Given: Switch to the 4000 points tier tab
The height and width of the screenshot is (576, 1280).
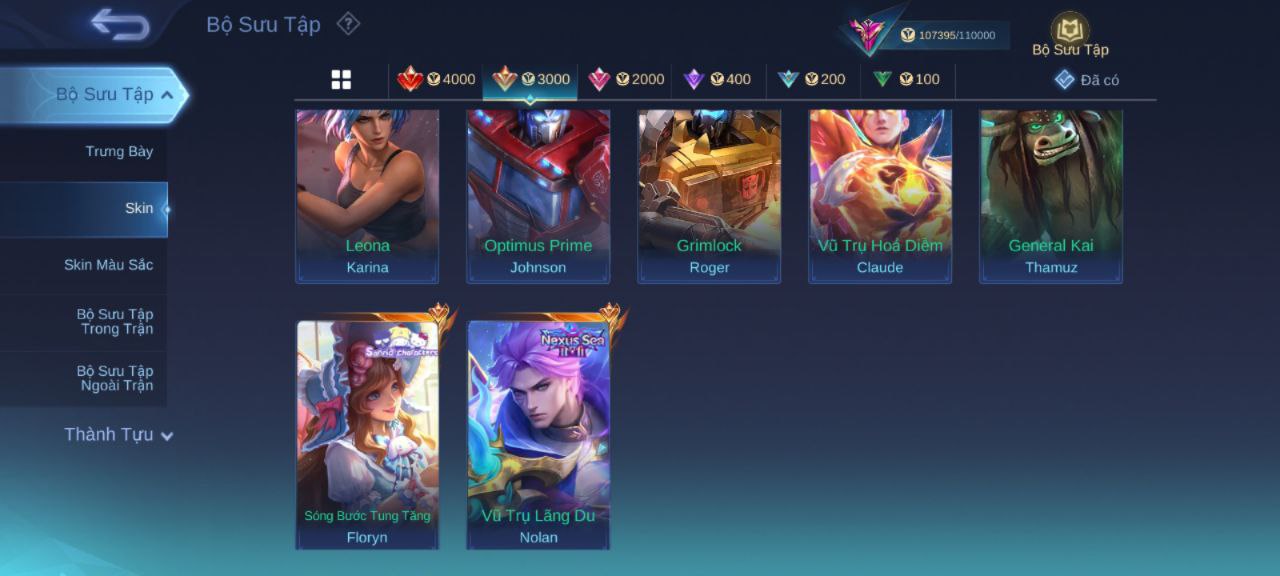Looking at the screenshot, I should point(436,80).
